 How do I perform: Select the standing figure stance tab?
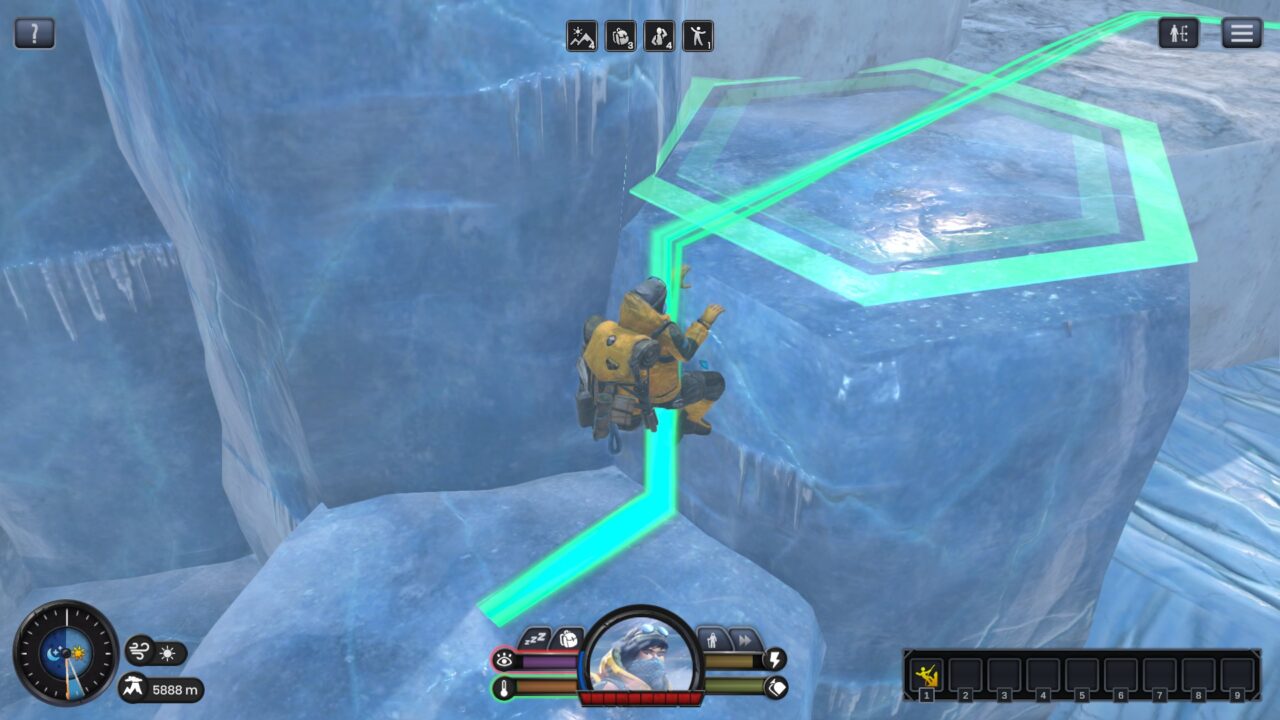tap(713, 638)
